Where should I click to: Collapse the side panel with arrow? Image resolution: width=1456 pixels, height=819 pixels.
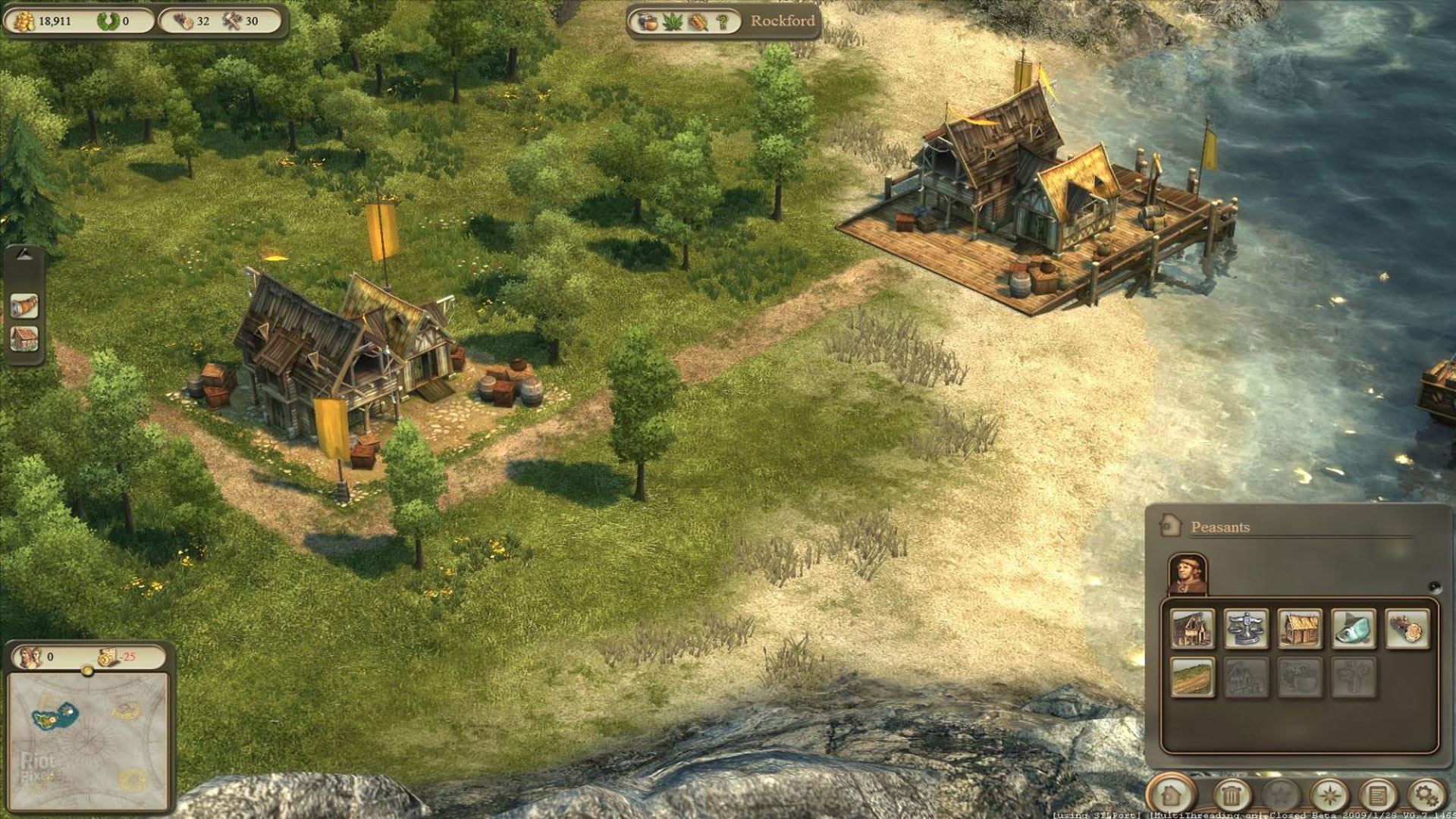click(24, 256)
